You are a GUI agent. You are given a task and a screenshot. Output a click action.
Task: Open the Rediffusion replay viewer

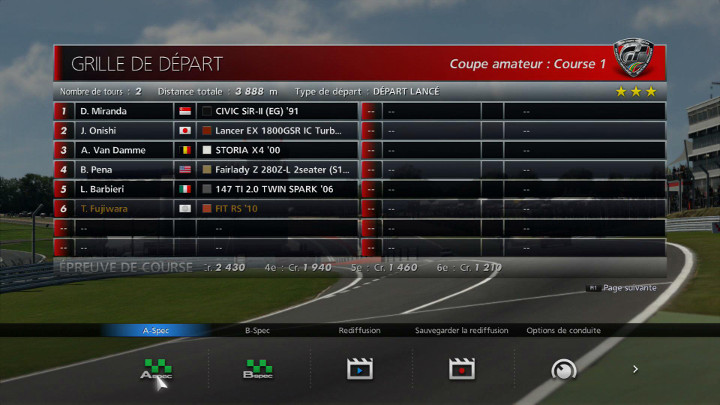(x=359, y=369)
